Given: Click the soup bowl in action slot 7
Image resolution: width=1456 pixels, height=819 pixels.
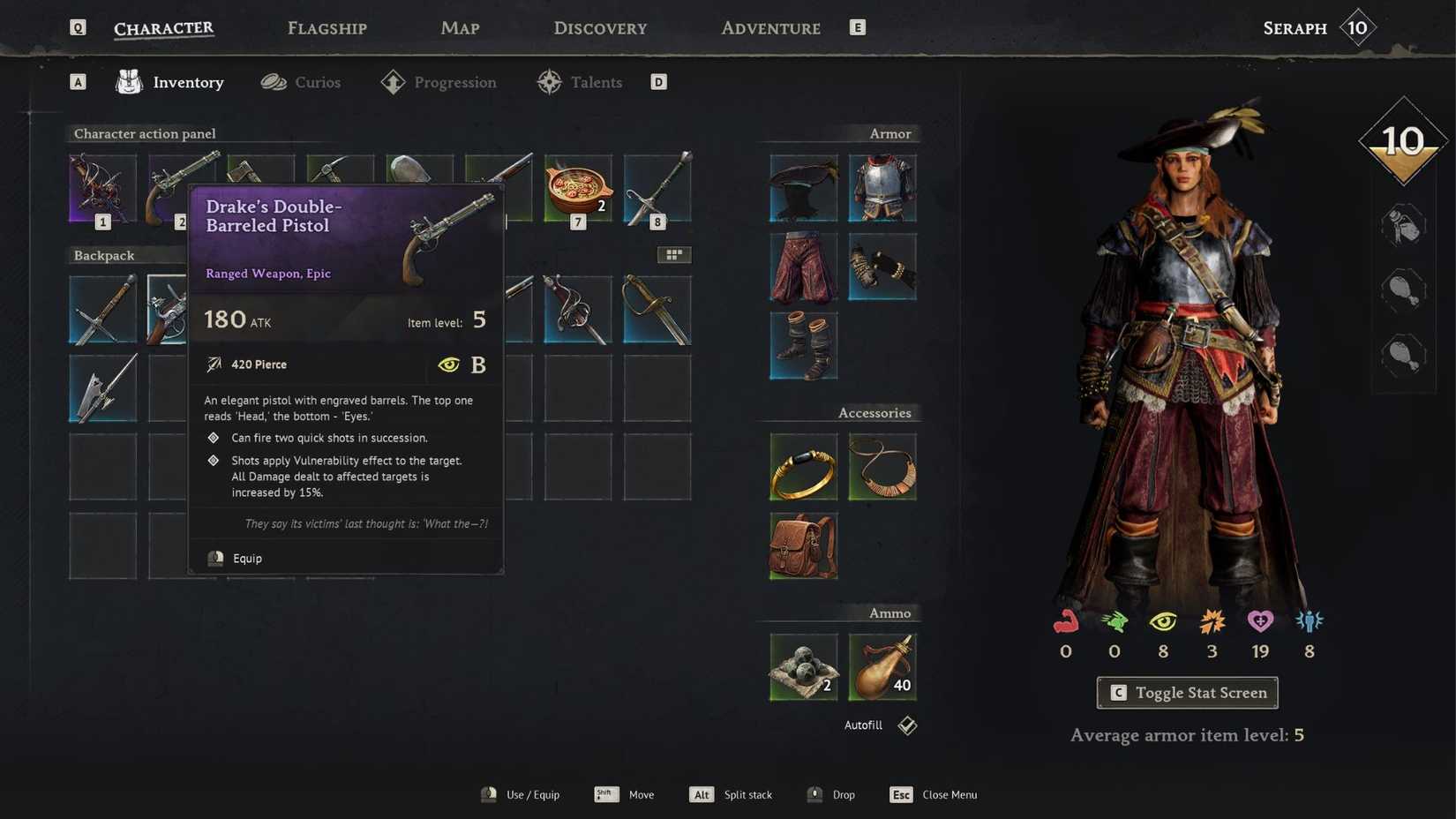Looking at the screenshot, I should pyautogui.click(x=578, y=187).
